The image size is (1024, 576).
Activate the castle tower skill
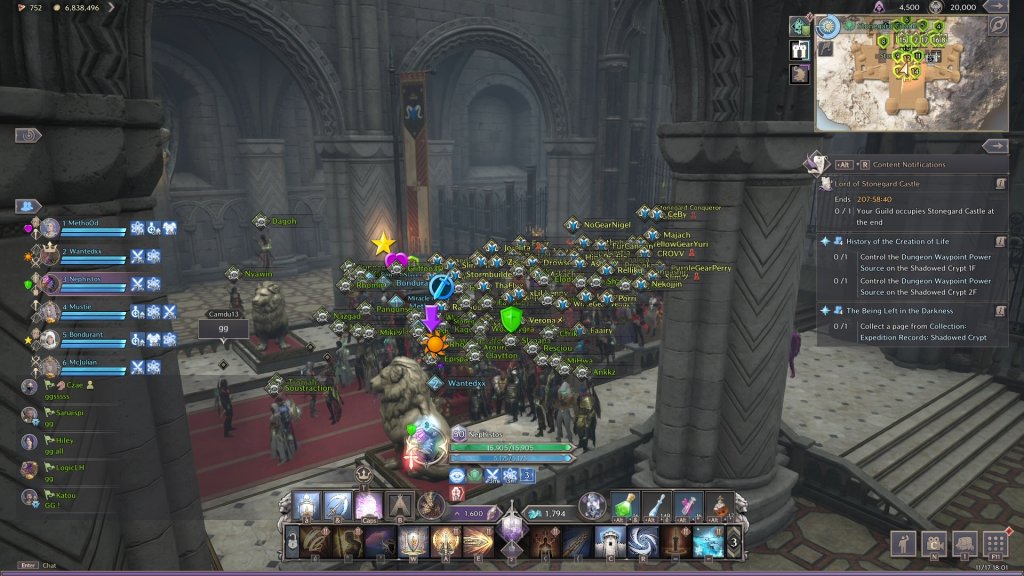(x=611, y=542)
